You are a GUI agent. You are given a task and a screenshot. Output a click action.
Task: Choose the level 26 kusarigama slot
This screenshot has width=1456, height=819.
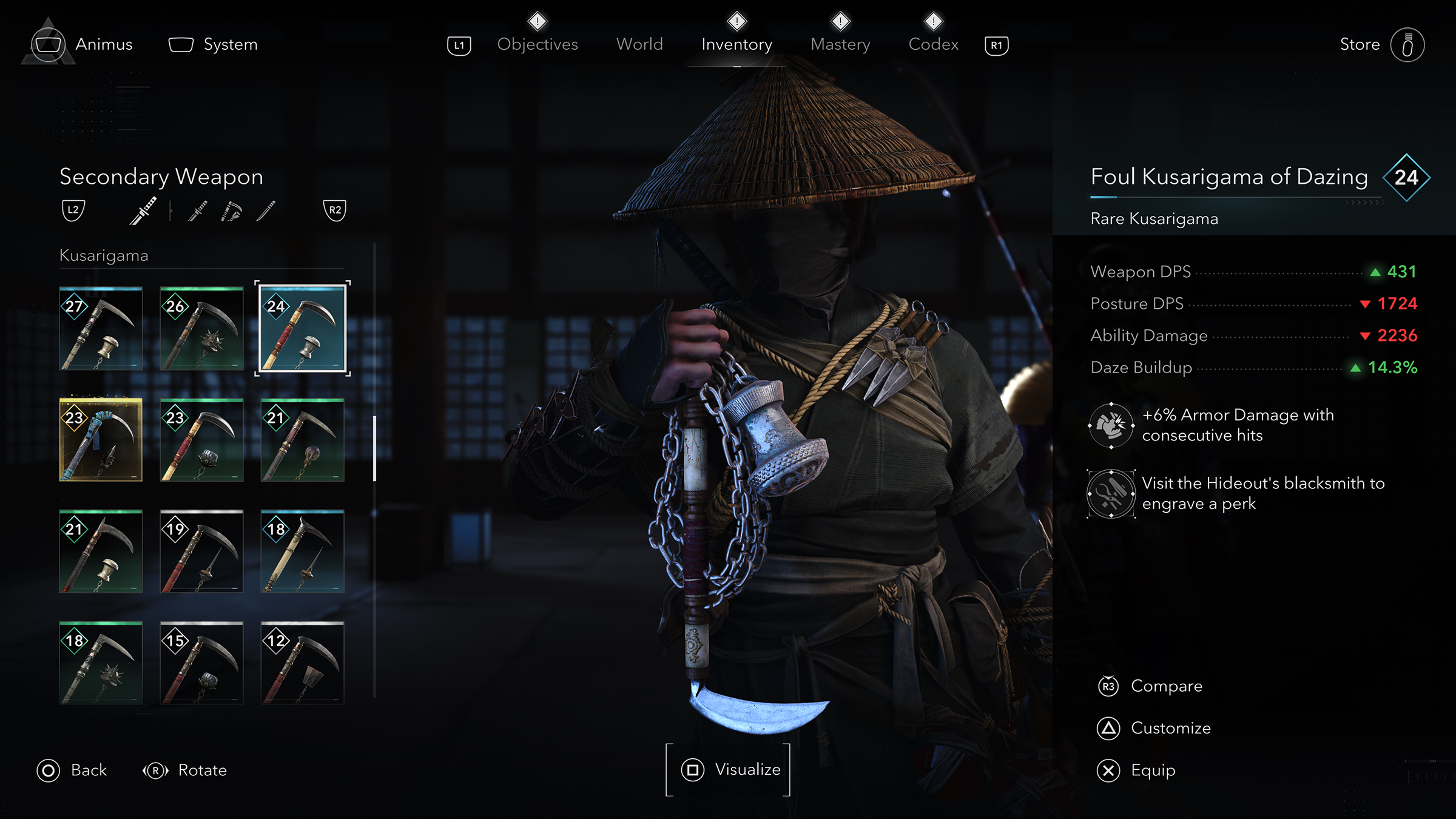201,328
